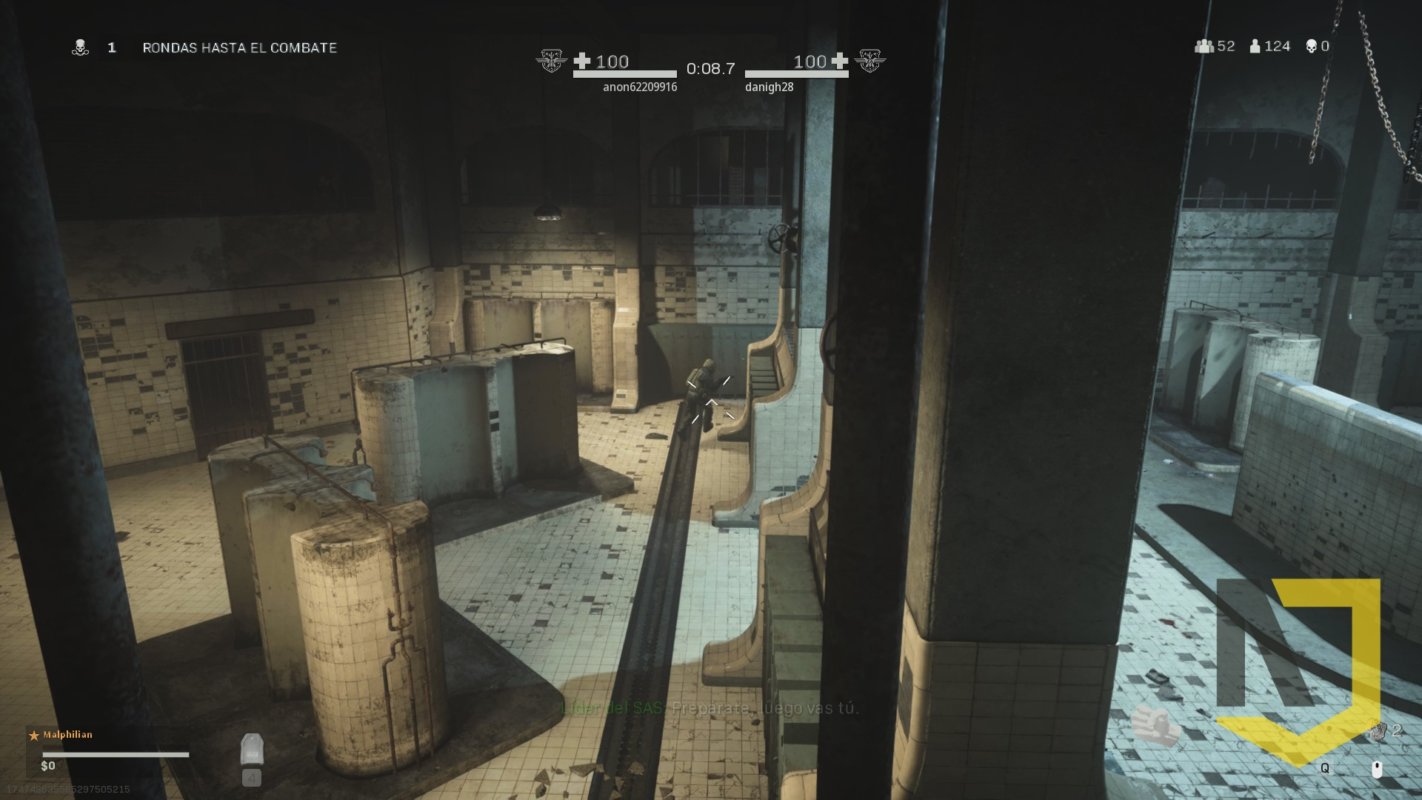Click the skull icon next to round counter

[x=78, y=46]
